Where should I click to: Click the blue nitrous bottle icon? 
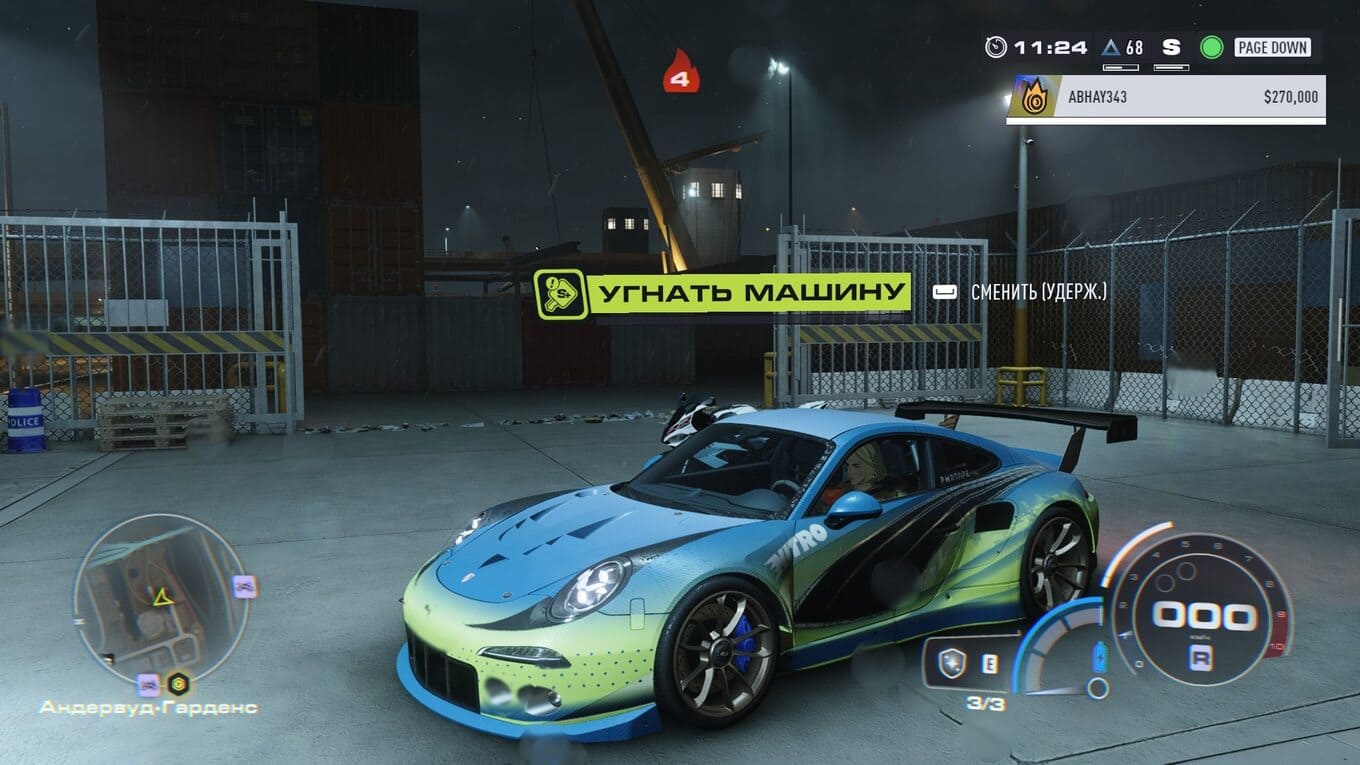1101,657
